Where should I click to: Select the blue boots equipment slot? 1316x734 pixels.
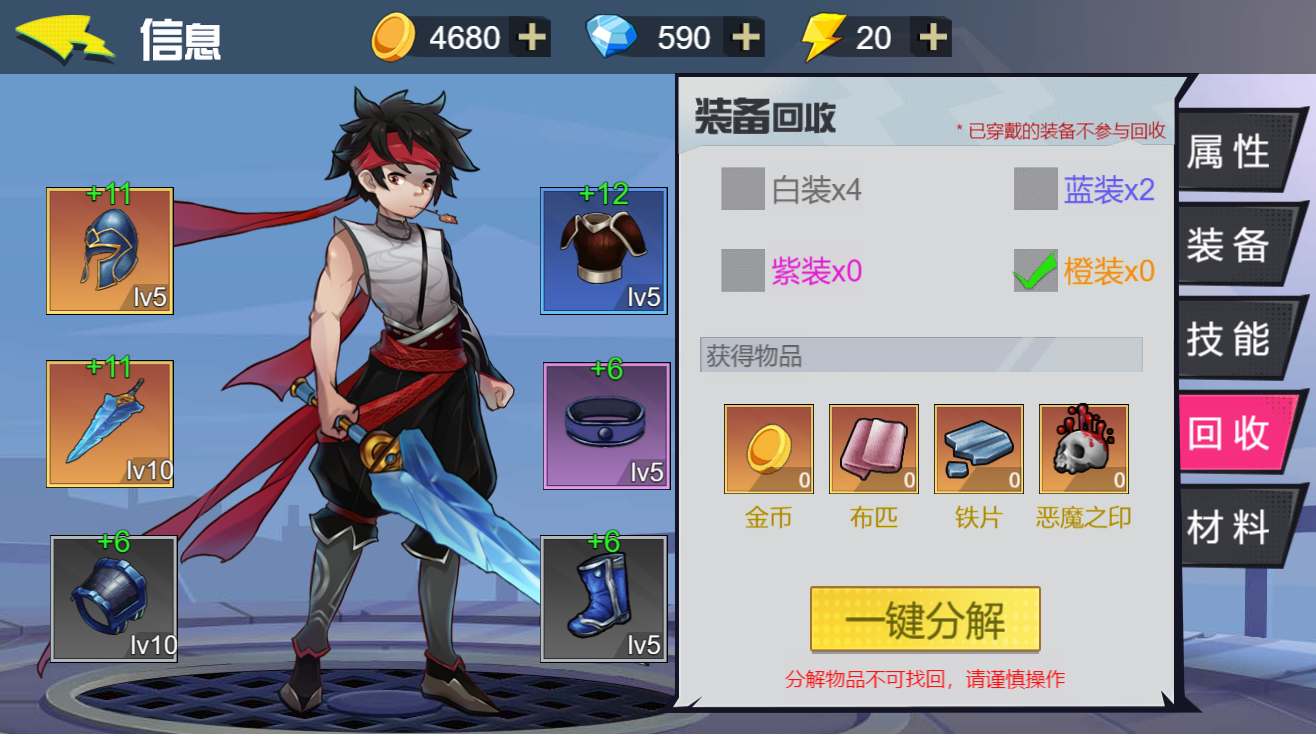coord(603,598)
